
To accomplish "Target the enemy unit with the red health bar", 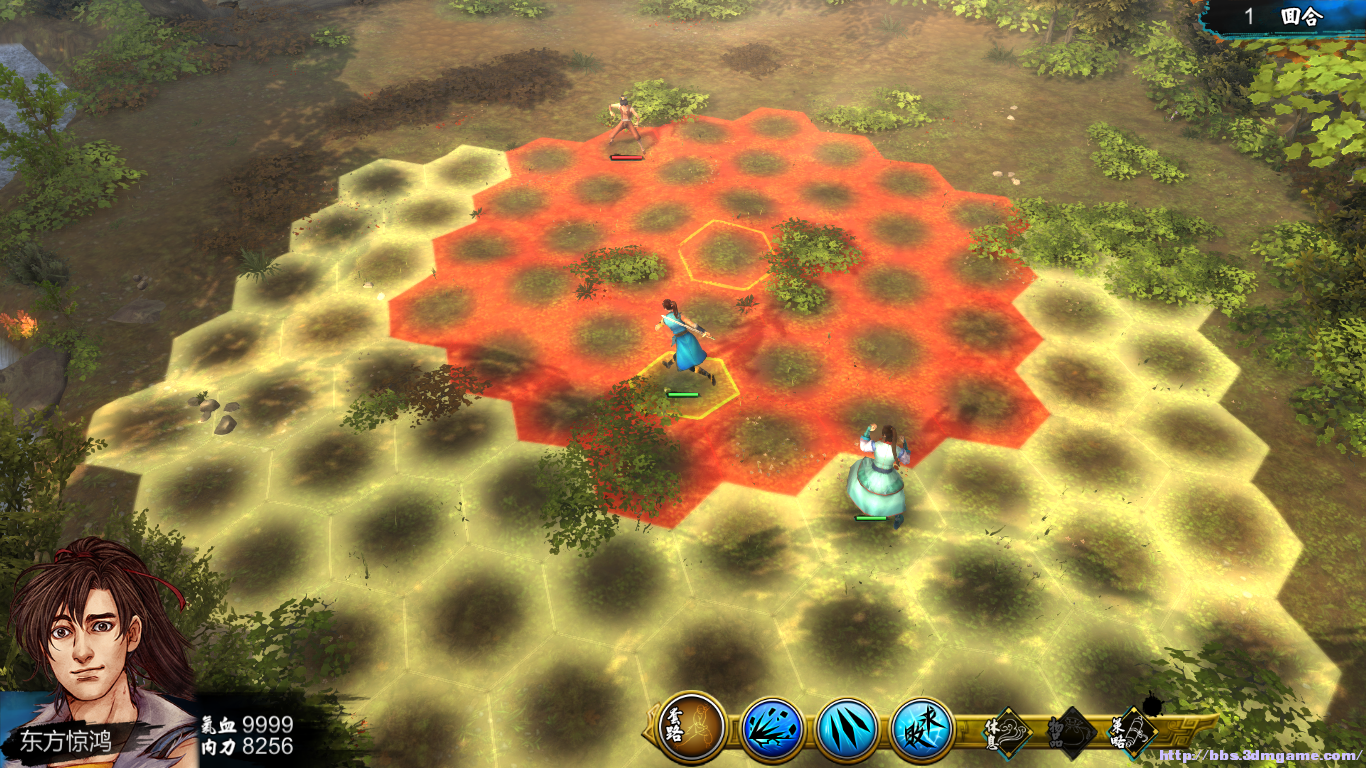I will pos(626,124).
